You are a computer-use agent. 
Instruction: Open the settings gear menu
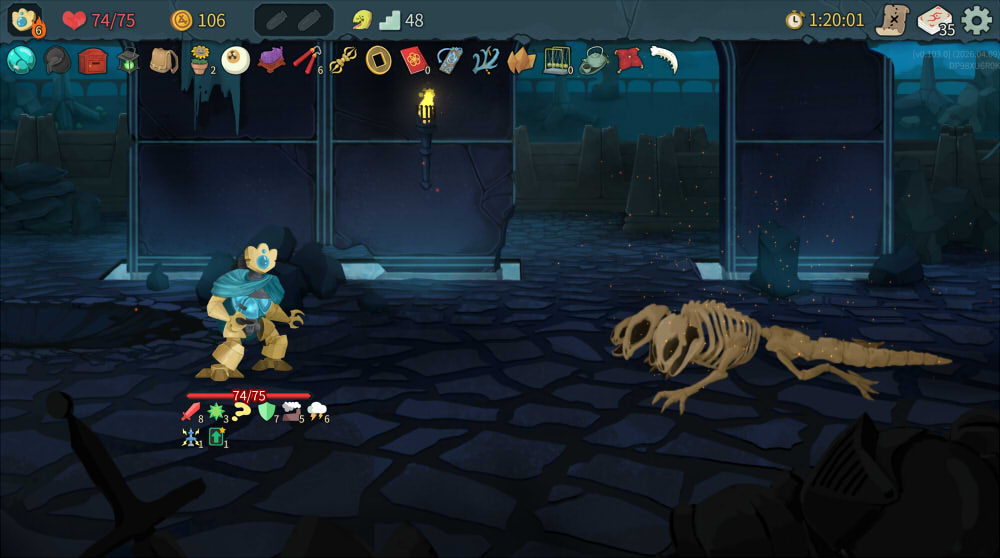tap(976, 20)
